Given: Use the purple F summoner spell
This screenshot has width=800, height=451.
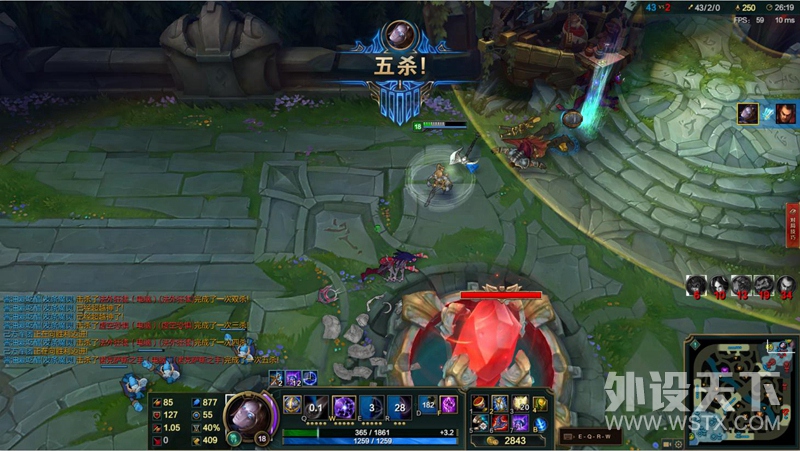Looking at the screenshot, I should click(x=448, y=403).
